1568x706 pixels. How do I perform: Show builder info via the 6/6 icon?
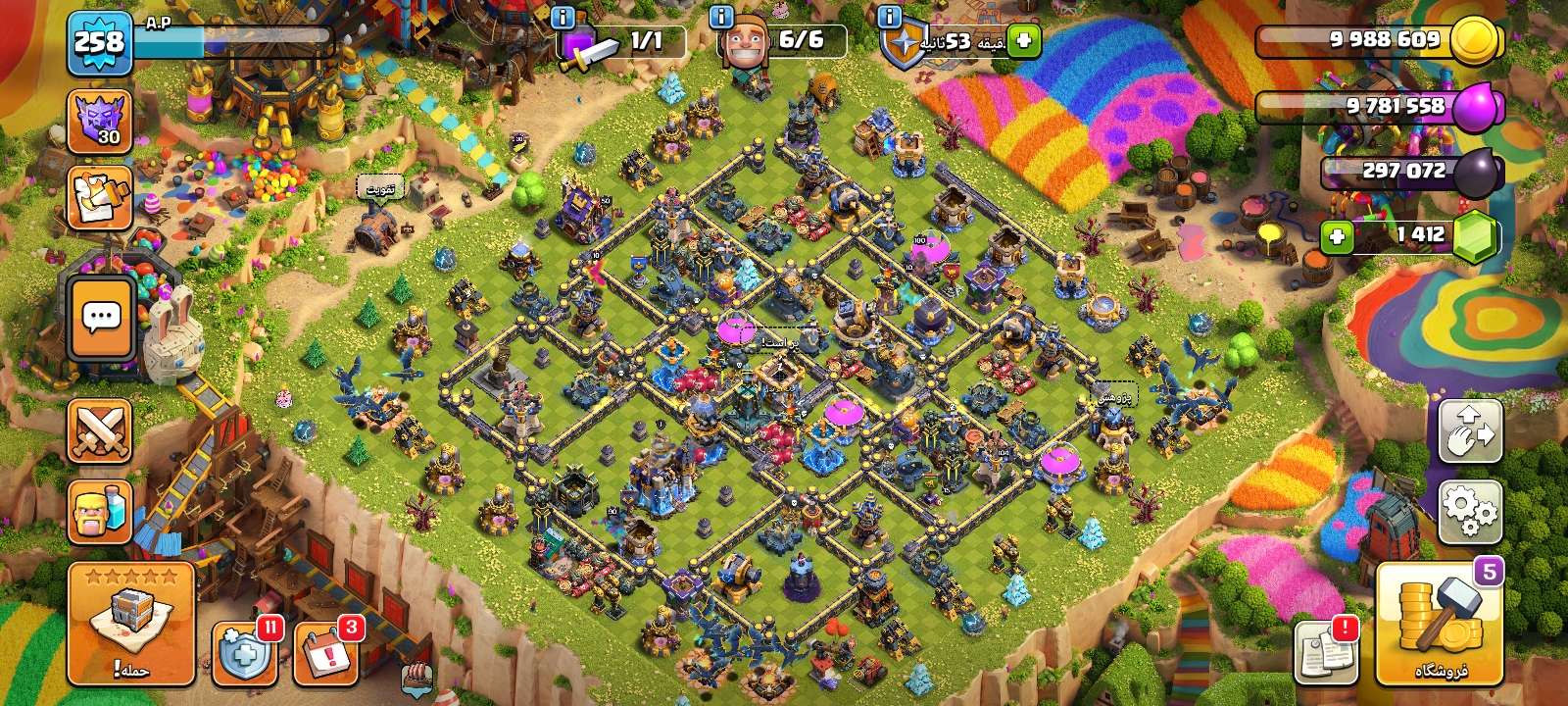point(721,18)
